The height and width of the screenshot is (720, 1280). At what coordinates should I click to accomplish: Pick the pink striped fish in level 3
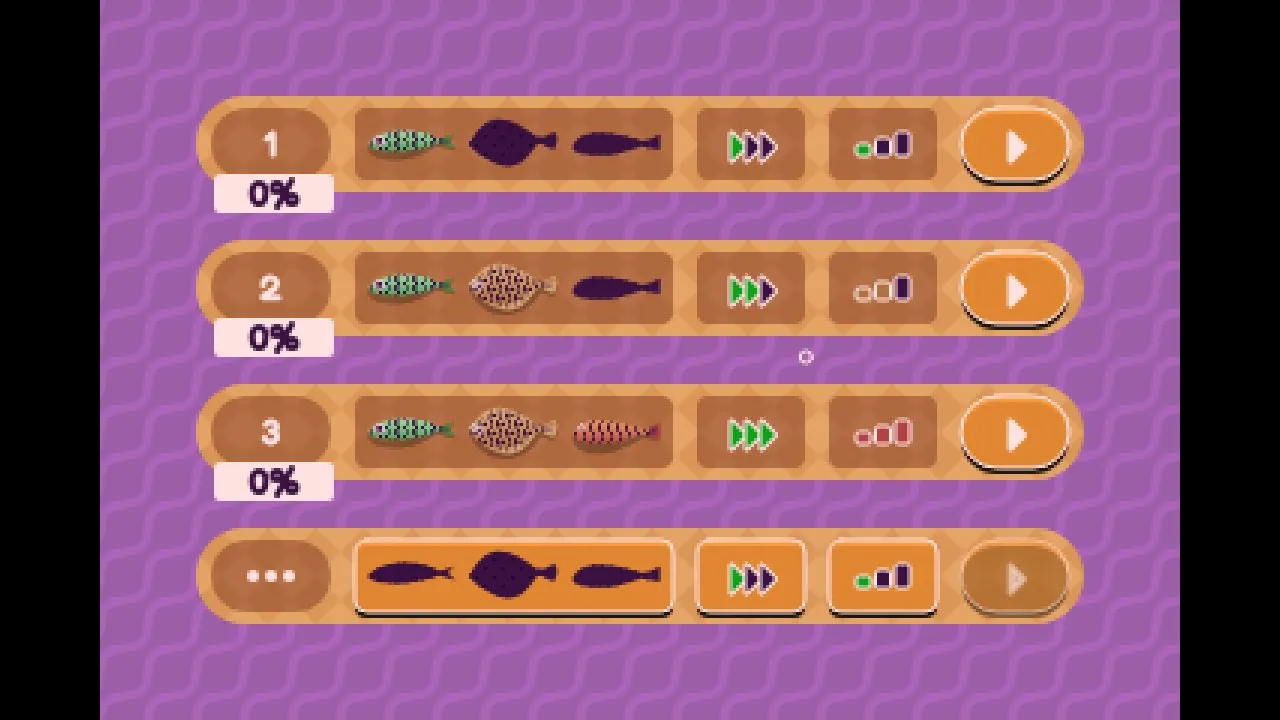click(615, 432)
